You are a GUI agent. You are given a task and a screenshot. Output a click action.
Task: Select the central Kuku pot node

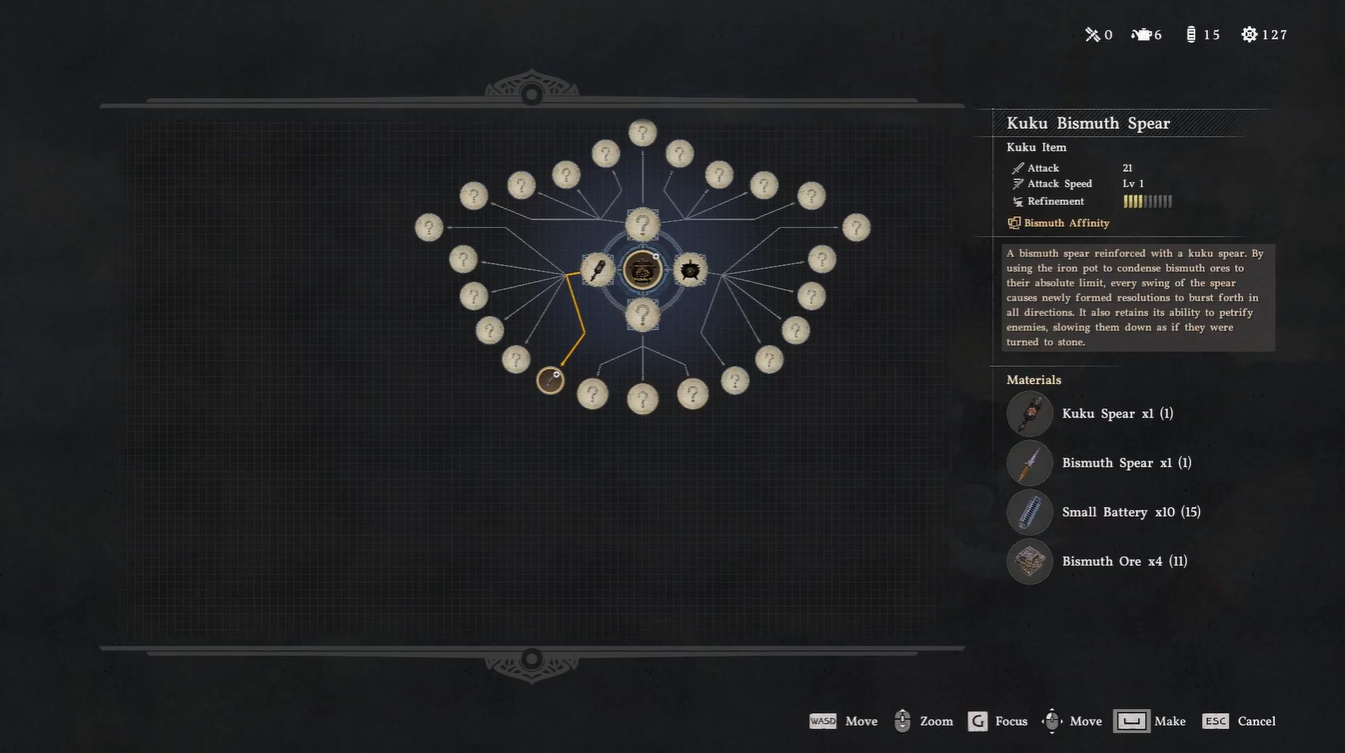tap(642, 270)
